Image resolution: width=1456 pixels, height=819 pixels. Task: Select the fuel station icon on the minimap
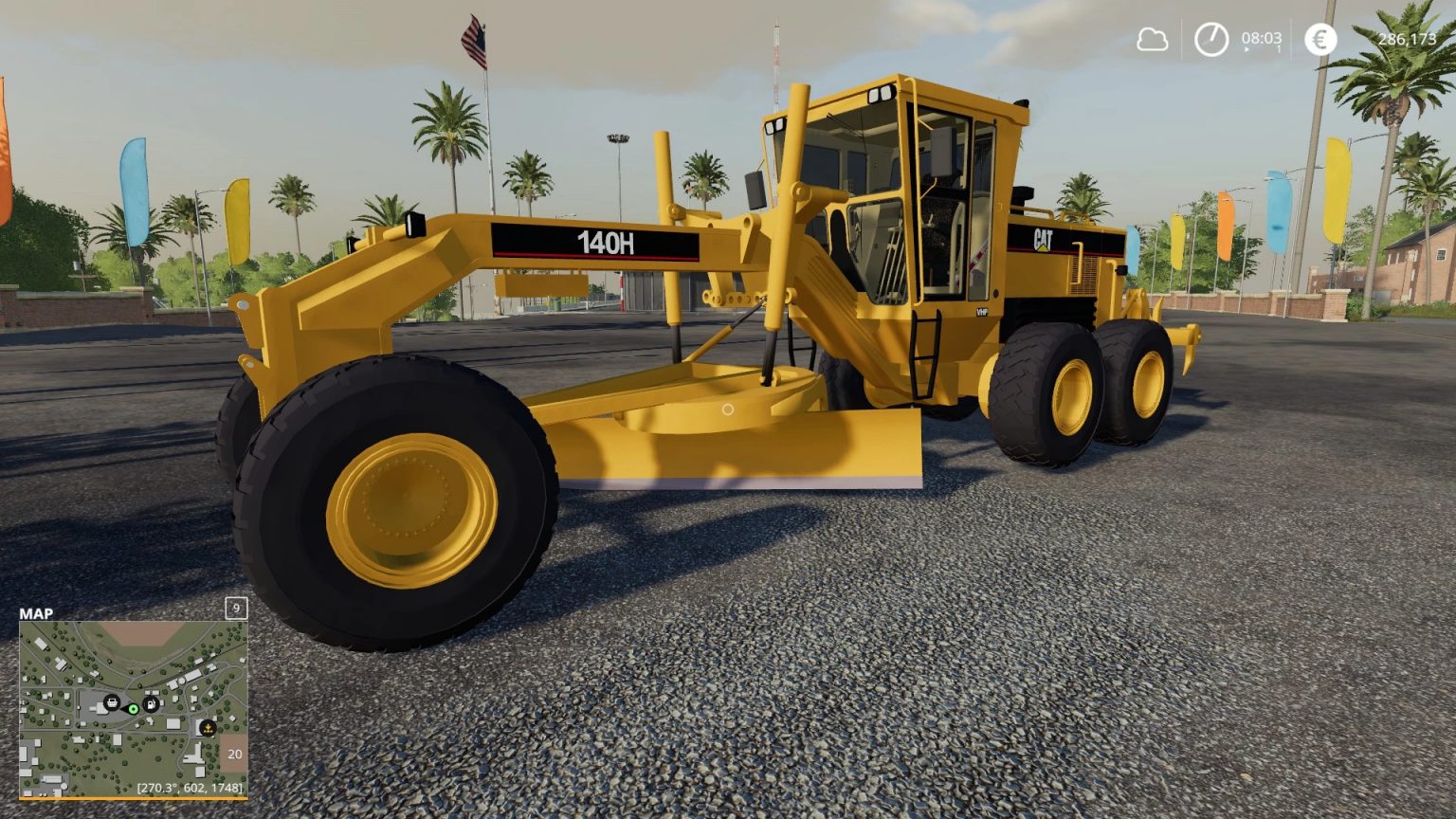pos(151,703)
